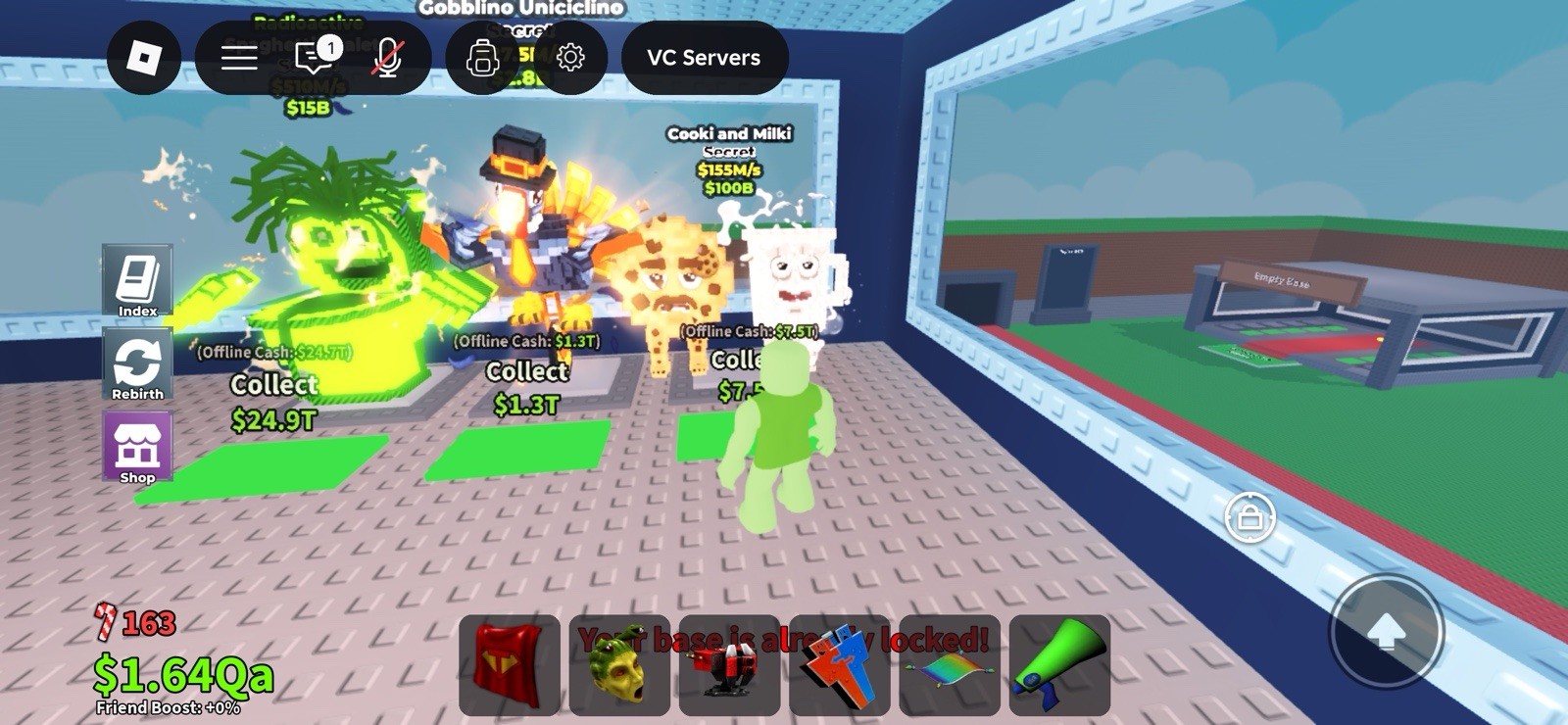Open the Roblox main menu
This screenshot has height=725, width=1568.
coord(143,58)
